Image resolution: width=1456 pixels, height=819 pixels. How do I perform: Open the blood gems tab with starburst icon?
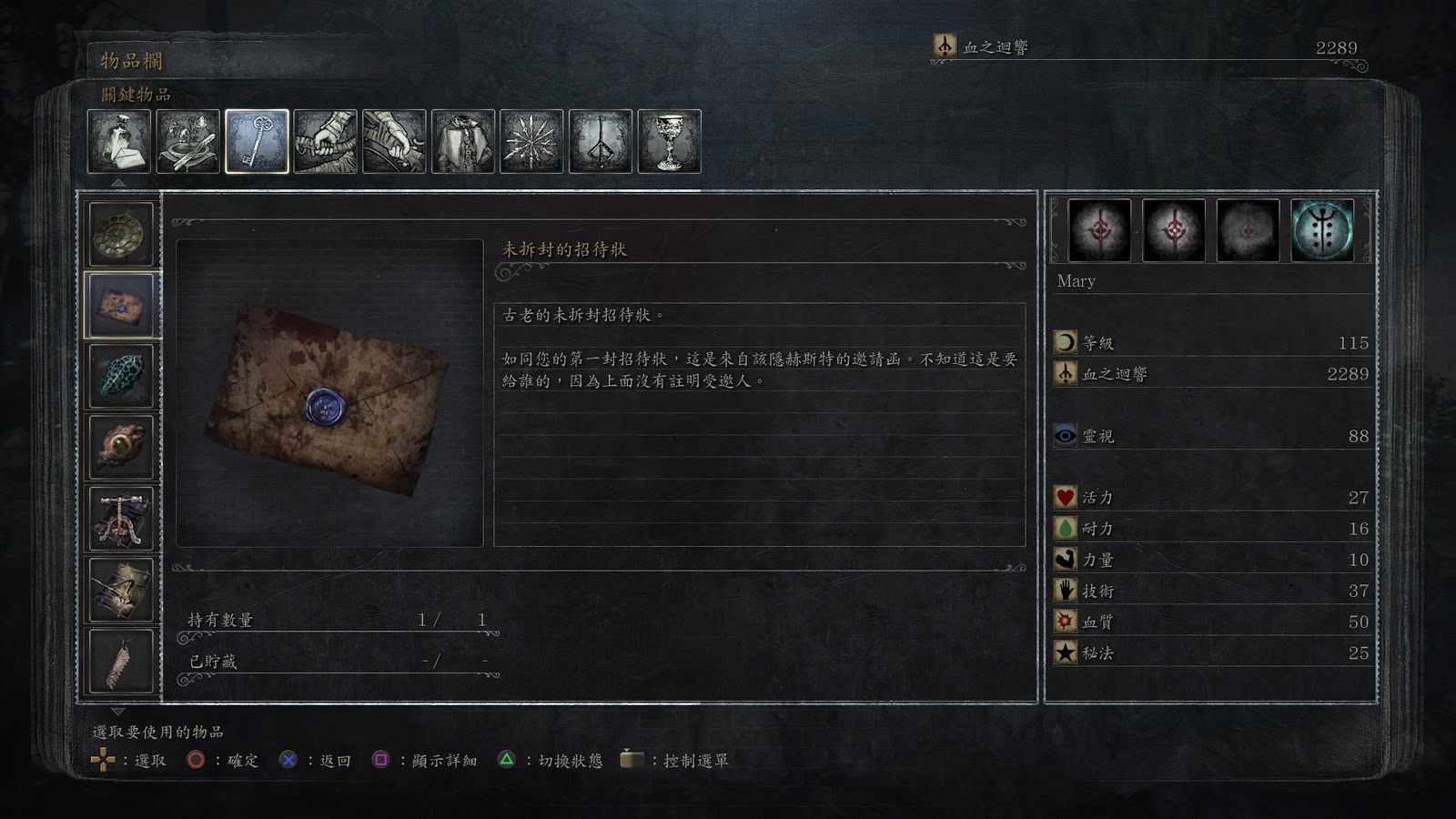tap(531, 142)
